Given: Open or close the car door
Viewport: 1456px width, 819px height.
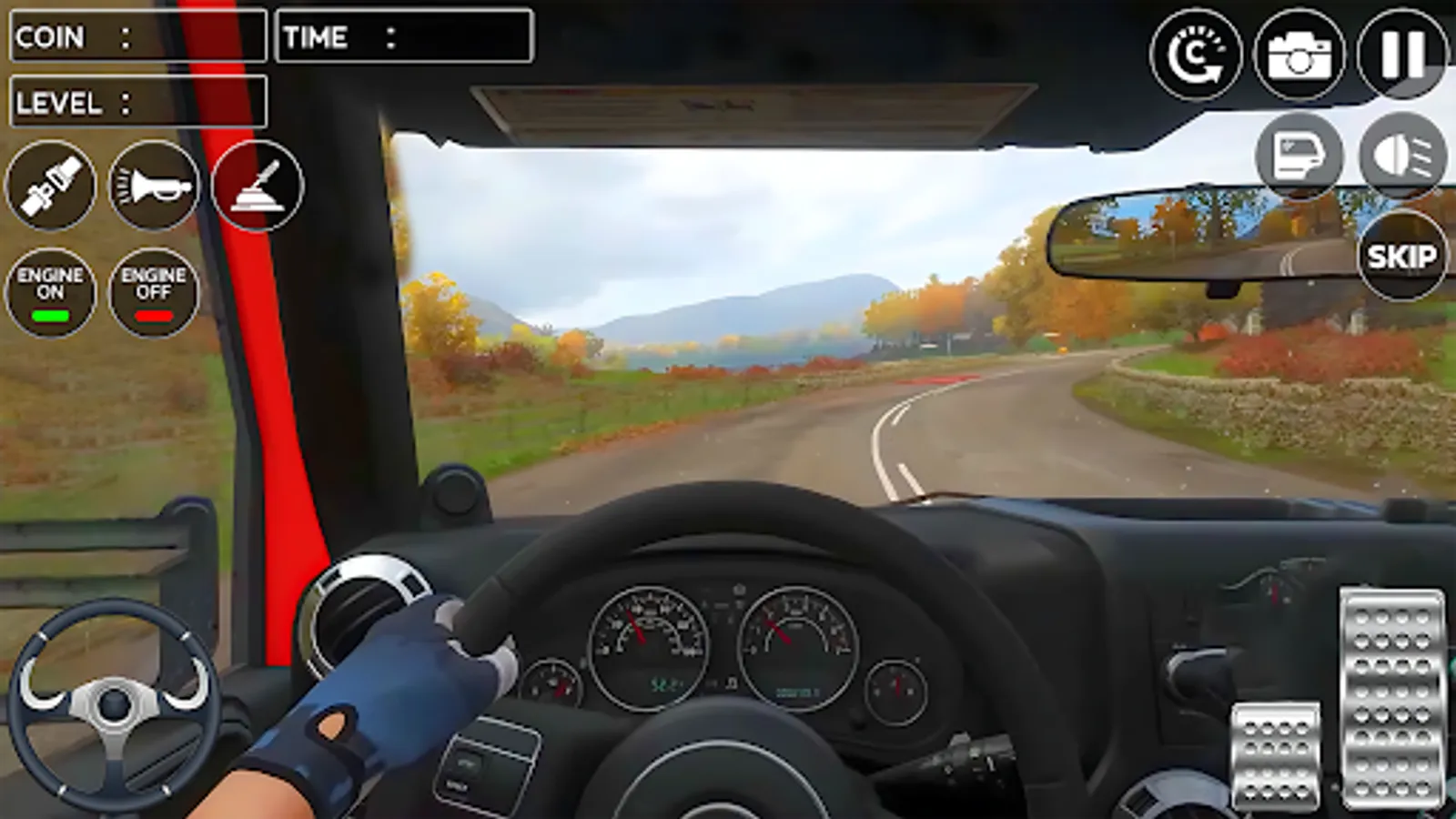Looking at the screenshot, I should tap(1303, 157).
